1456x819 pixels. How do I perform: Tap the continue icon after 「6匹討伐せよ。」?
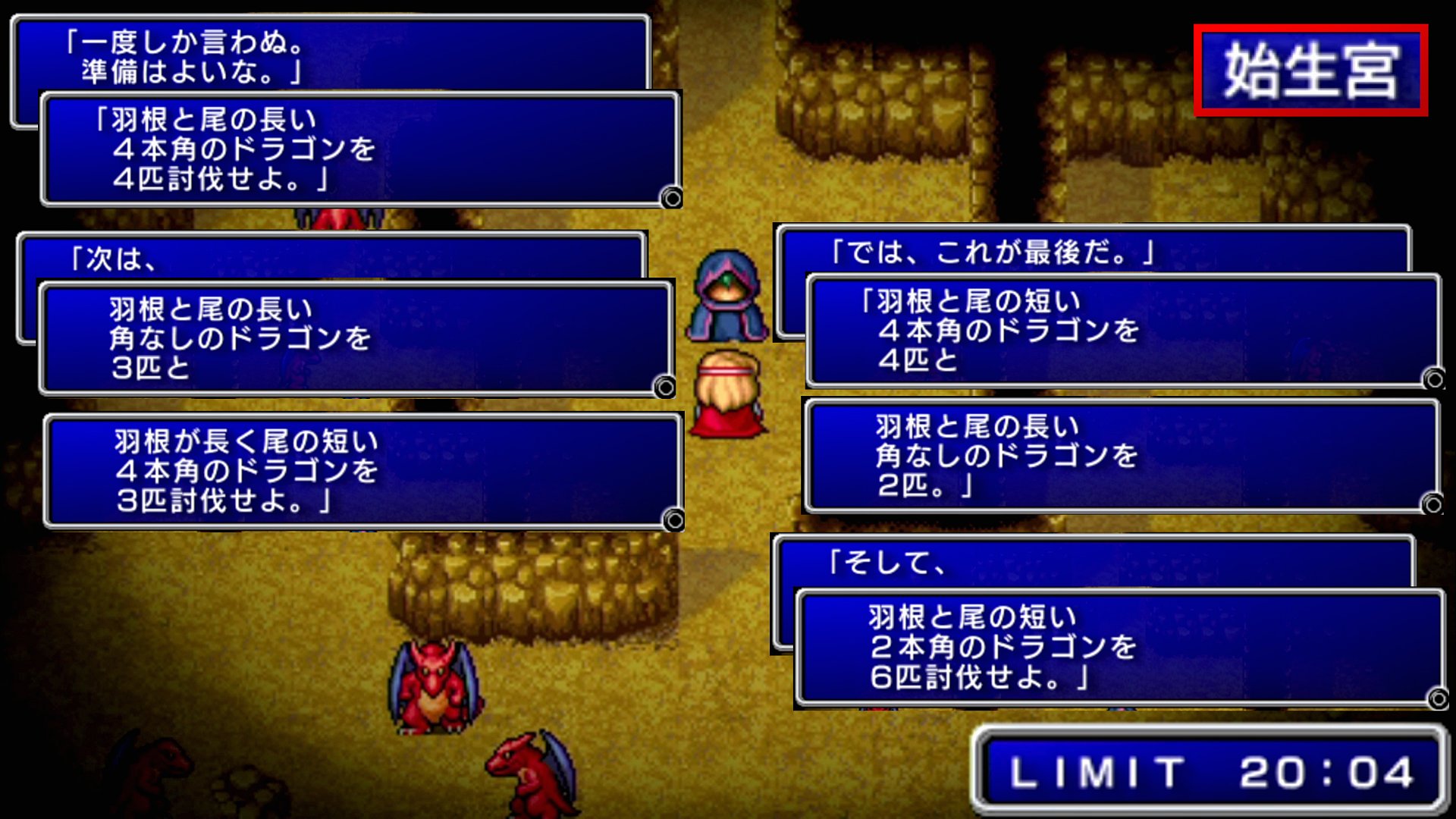1438,698
